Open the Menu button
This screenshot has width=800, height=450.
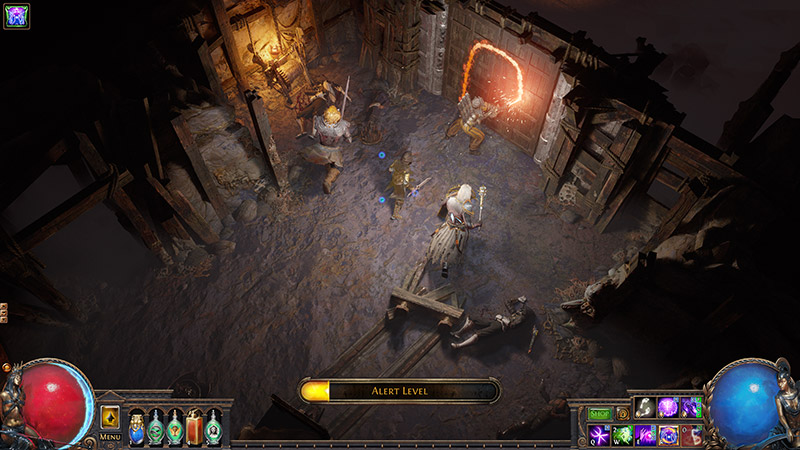click(x=110, y=437)
